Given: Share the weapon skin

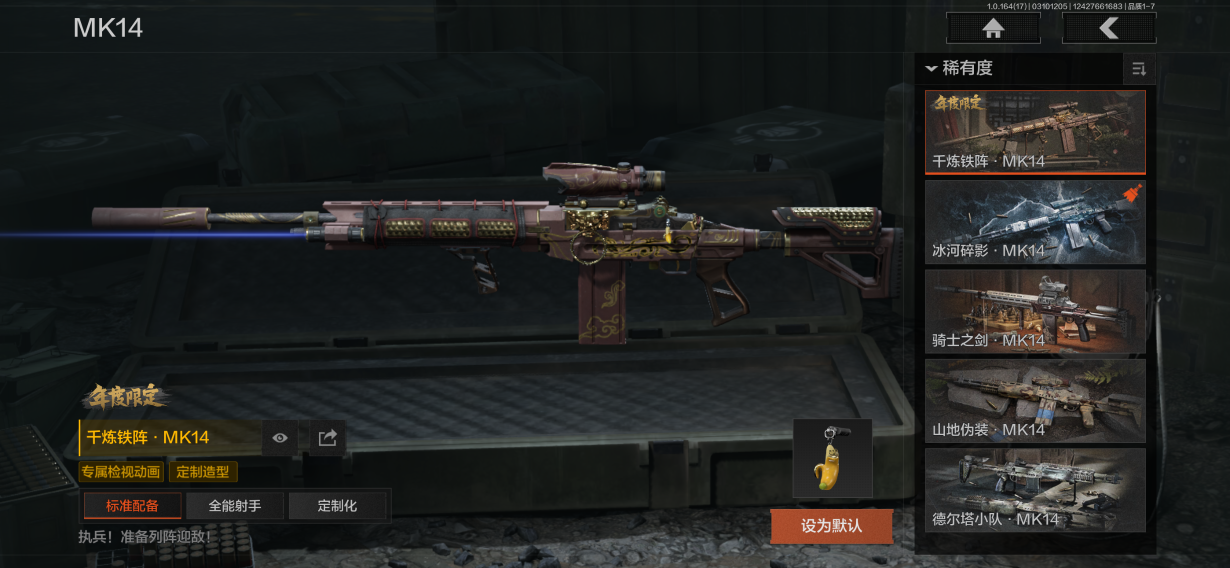Looking at the screenshot, I should (x=327, y=438).
